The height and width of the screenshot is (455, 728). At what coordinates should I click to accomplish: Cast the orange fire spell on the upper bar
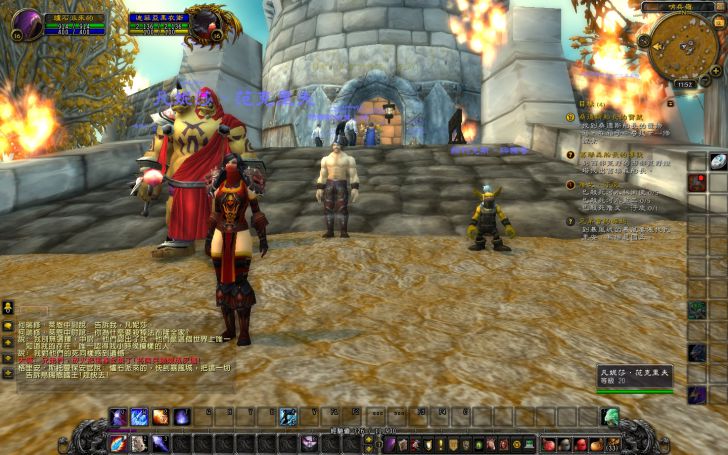[160, 416]
